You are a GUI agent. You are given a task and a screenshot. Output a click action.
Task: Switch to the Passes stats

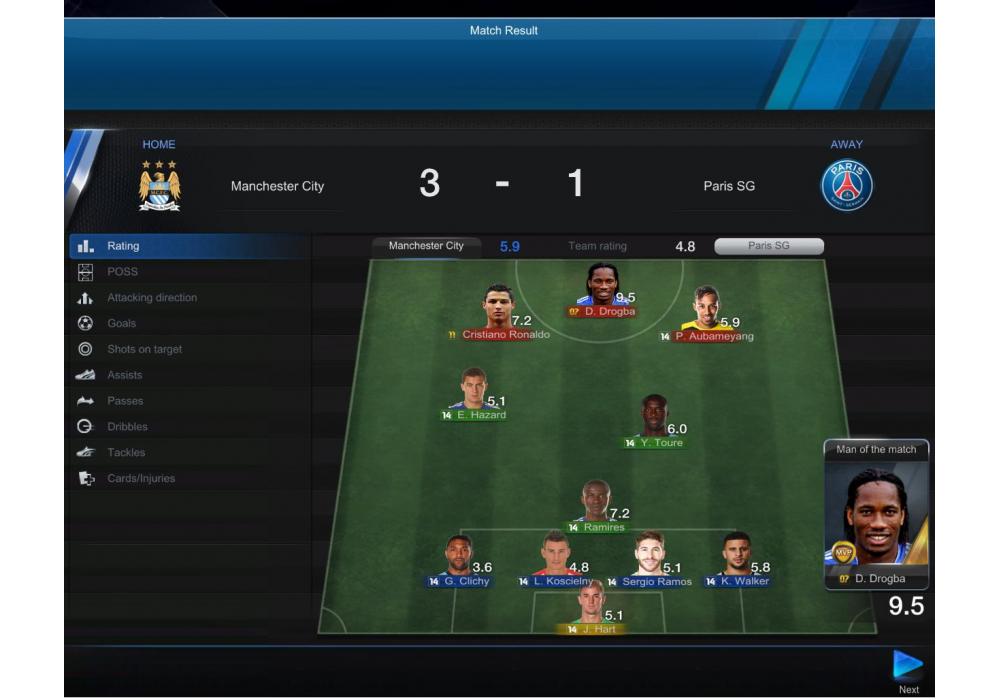[x=125, y=401]
